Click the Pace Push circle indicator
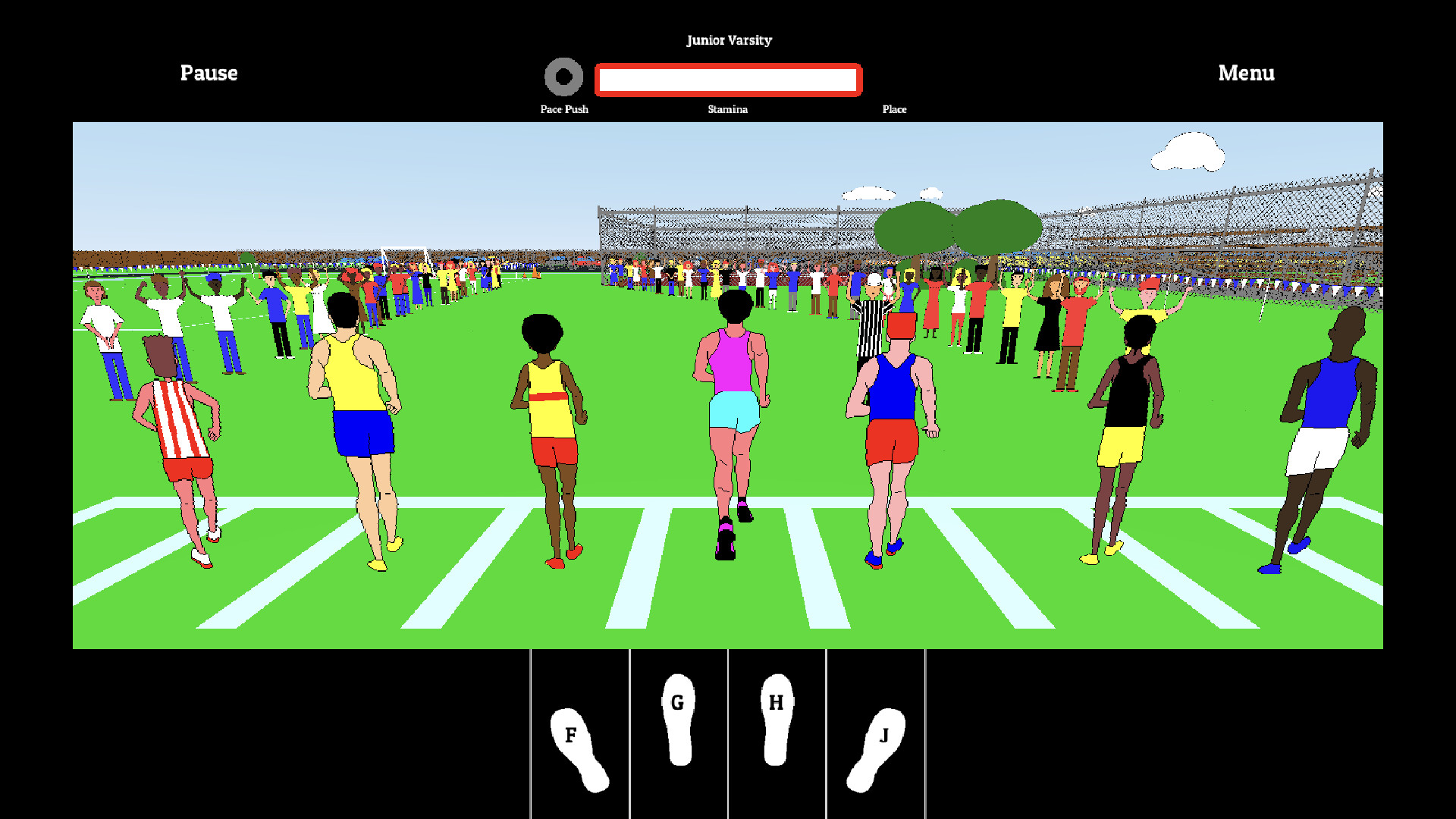 tap(564, 76)
